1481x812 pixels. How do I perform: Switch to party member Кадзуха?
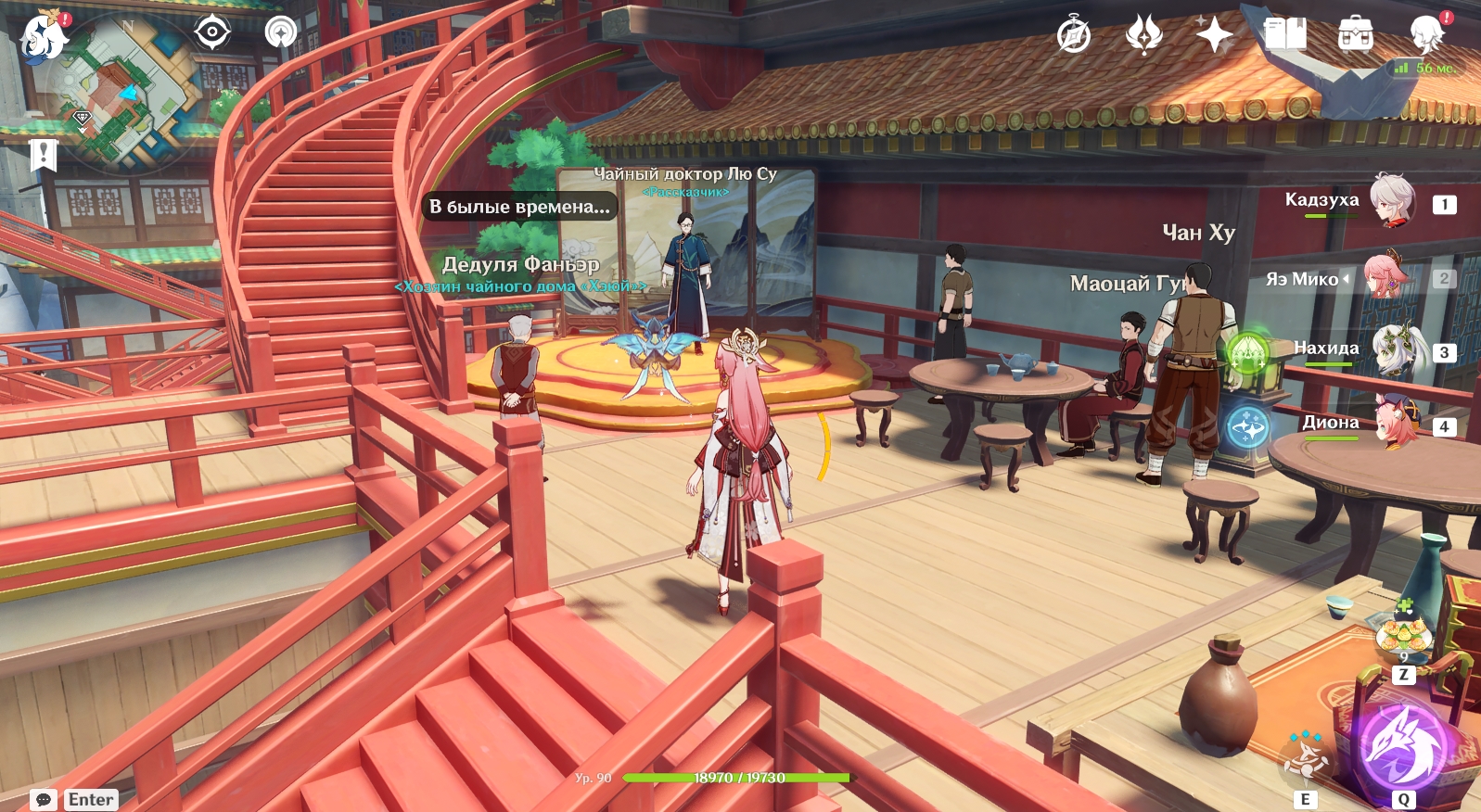tap(1391, 201)
